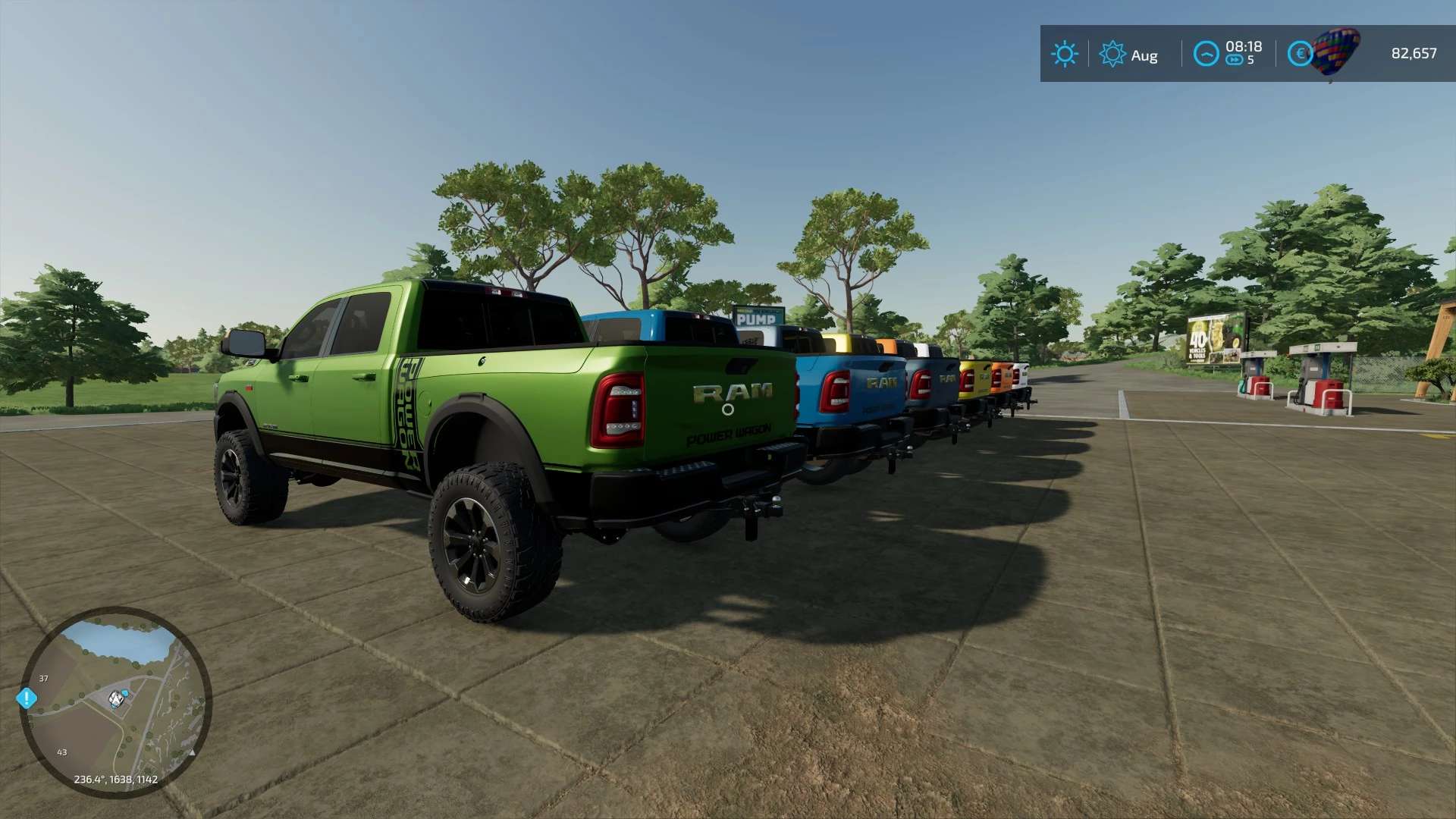Open the circular minimap
The image size is (1456, 819).
[115, 702]
